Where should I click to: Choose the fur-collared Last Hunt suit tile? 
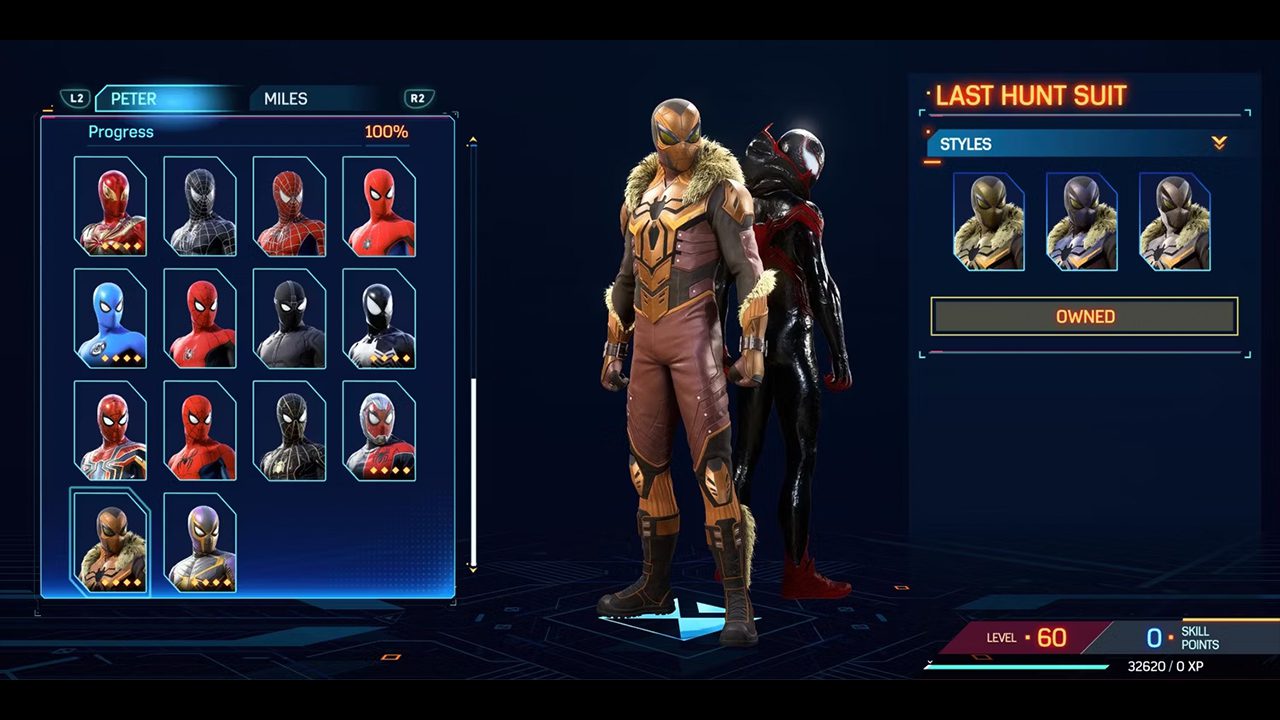tap(110, 543)
